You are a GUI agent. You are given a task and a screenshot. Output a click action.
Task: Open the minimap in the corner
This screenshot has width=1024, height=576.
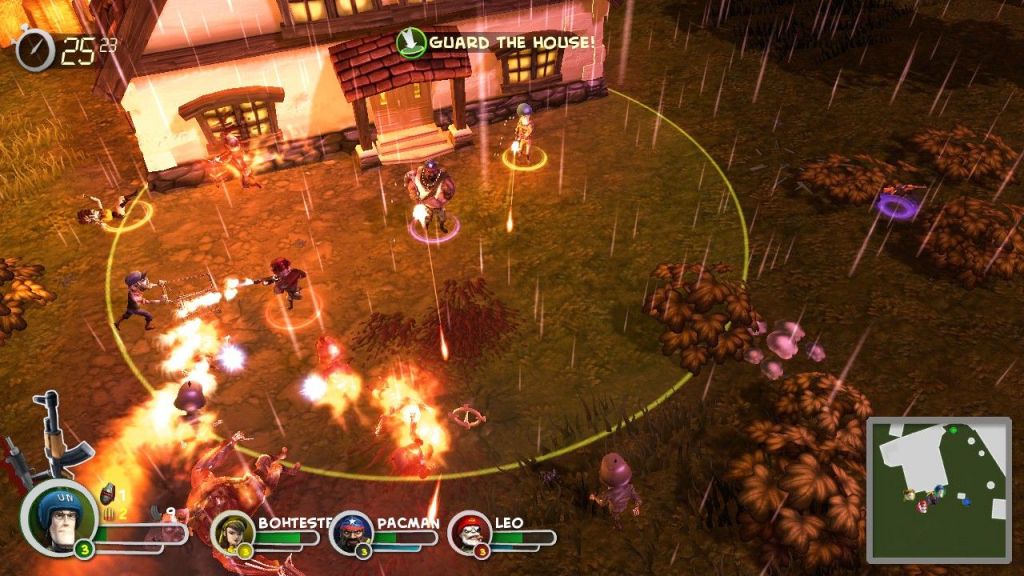pyautogui.click(x=938, y=489)
